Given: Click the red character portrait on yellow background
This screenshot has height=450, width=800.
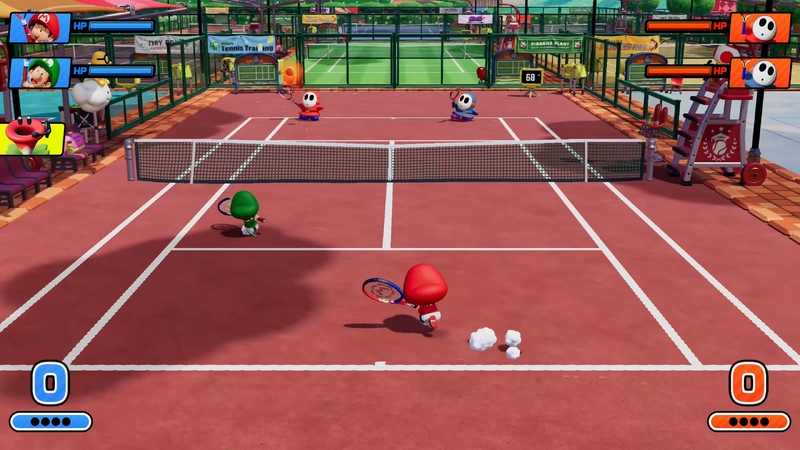Looking at the screenshot, I should click(32, 137).
